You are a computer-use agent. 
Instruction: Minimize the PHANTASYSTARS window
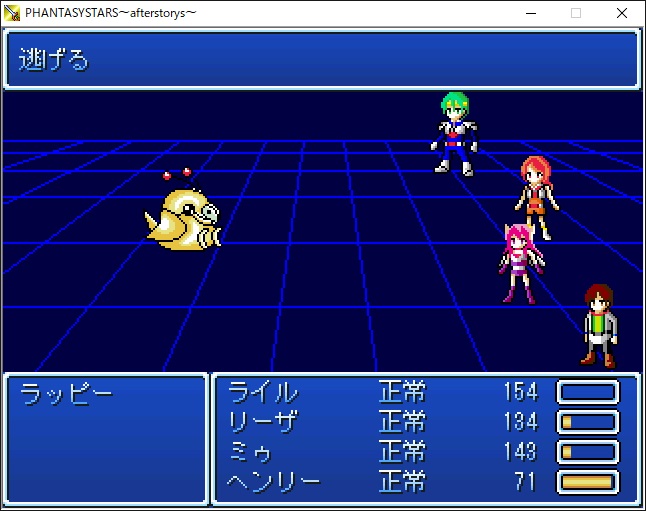529,13
